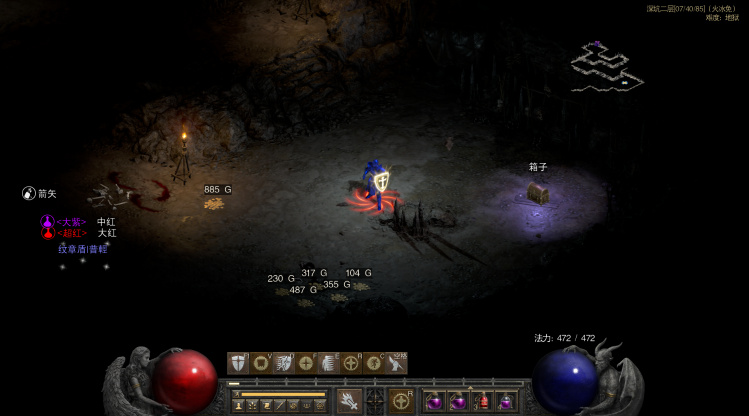Select the skill bound to V
The height and width of the screenshot is (416, 749).
tap(261, 363)
